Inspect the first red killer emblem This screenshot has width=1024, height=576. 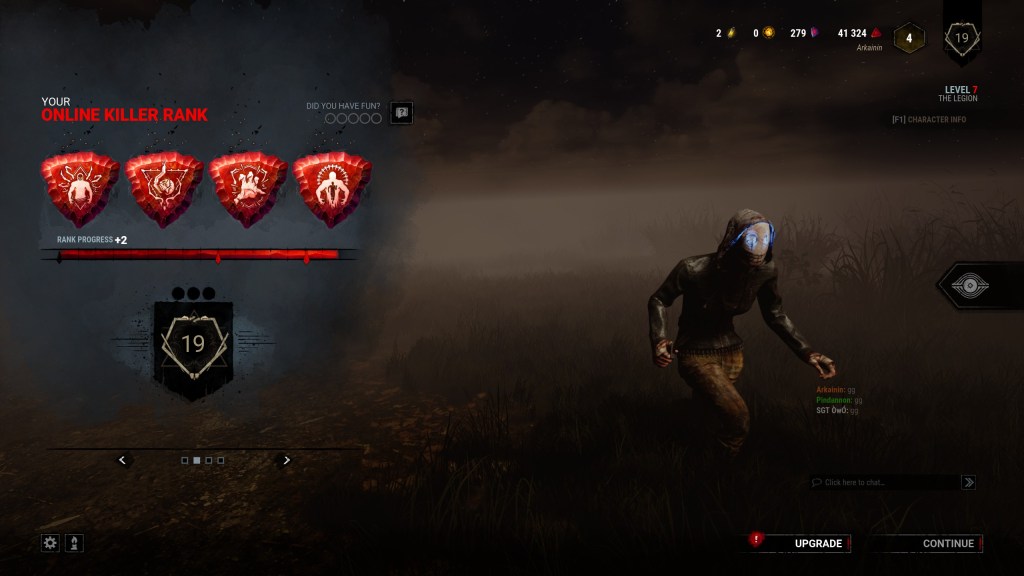[79, 189]
